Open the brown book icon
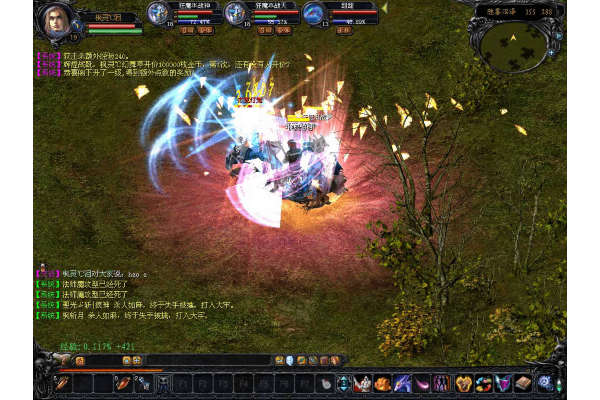Image resolution: width=600 pixels, height=400 pixels. [x=523, y=382]
